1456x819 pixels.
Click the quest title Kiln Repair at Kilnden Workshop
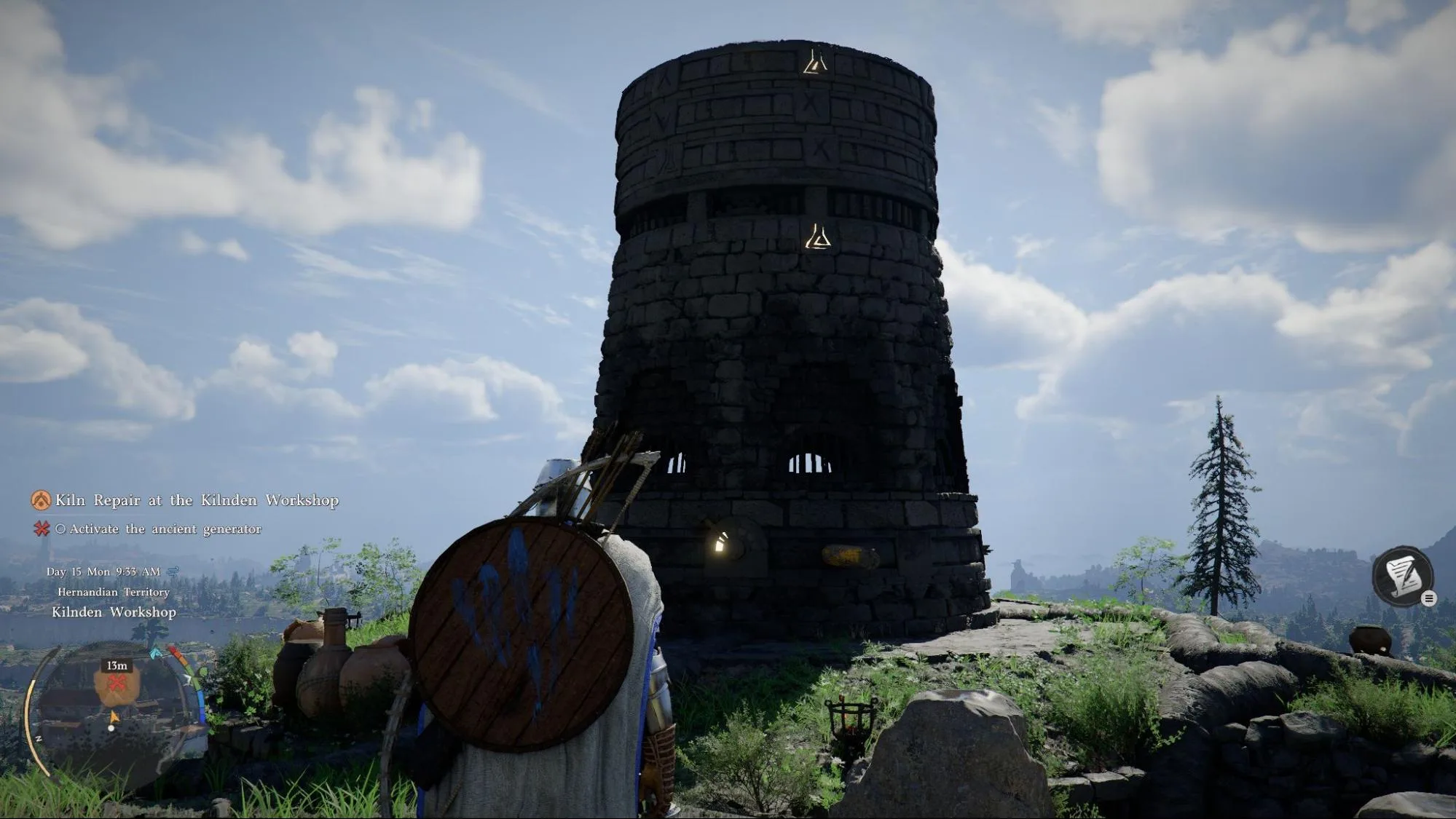198,501
